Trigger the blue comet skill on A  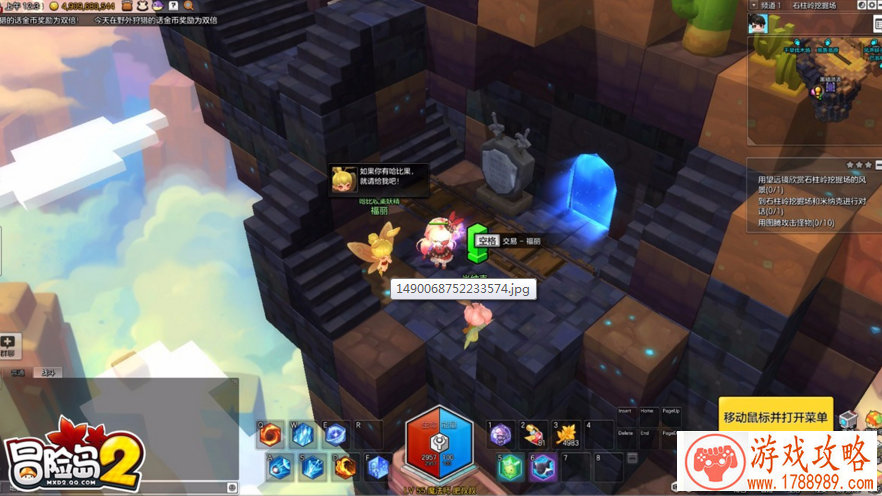coord(281,466)
